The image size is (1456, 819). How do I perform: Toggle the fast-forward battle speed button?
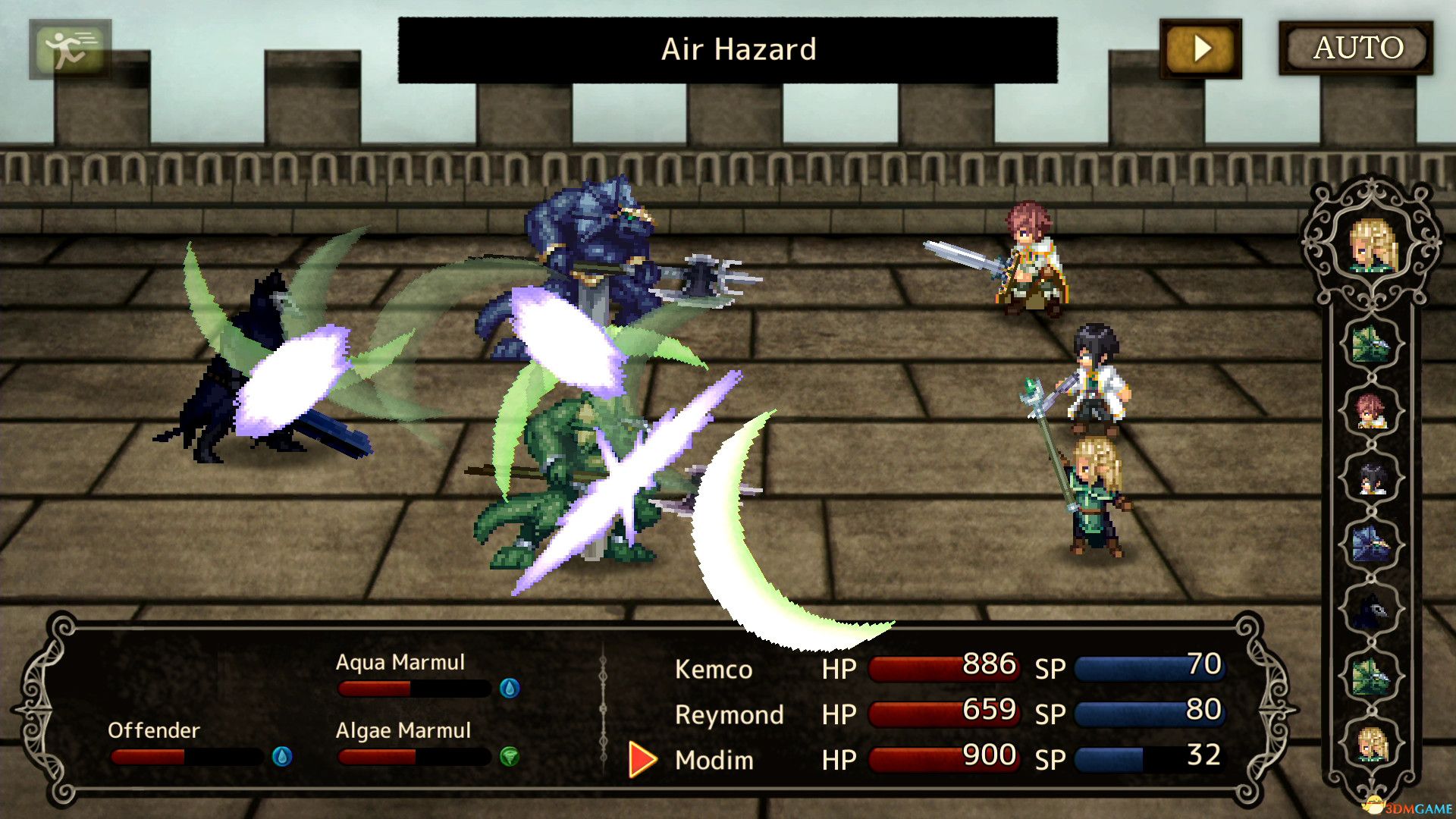1200,49
